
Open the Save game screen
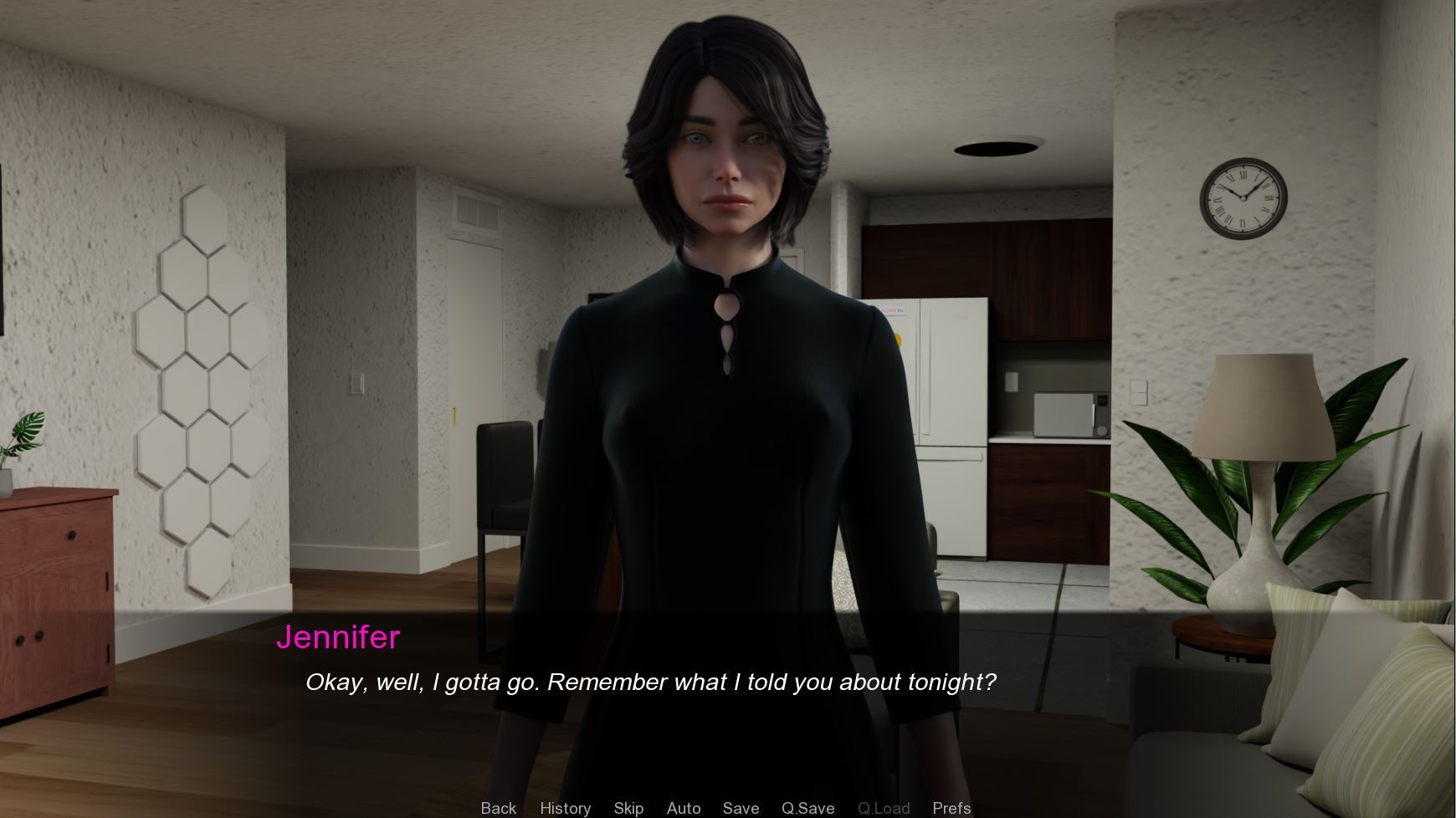741,808
